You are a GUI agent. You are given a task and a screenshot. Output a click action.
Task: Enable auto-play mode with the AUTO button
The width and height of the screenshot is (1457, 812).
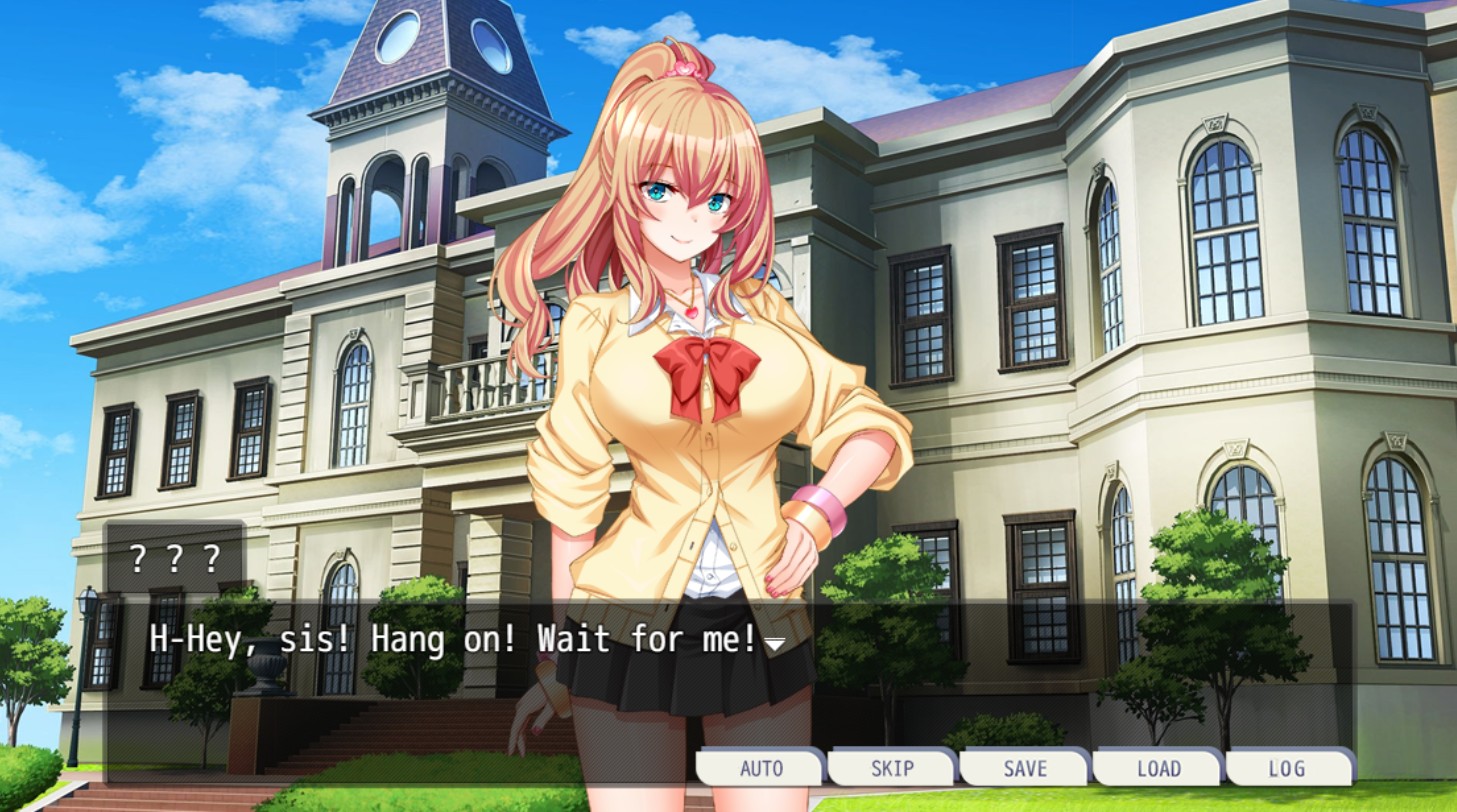761,769
